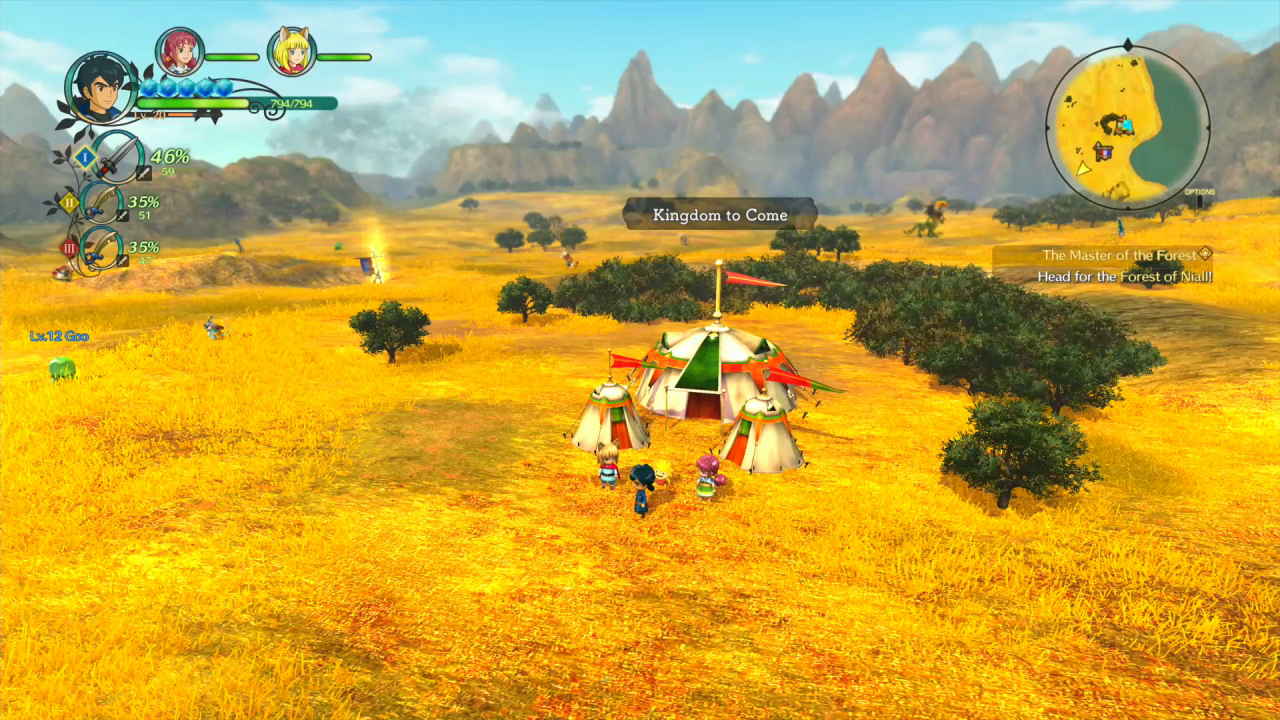Click the banner flag marker on the minimap
The image size is (1280, 720).
pos(1103,151)
